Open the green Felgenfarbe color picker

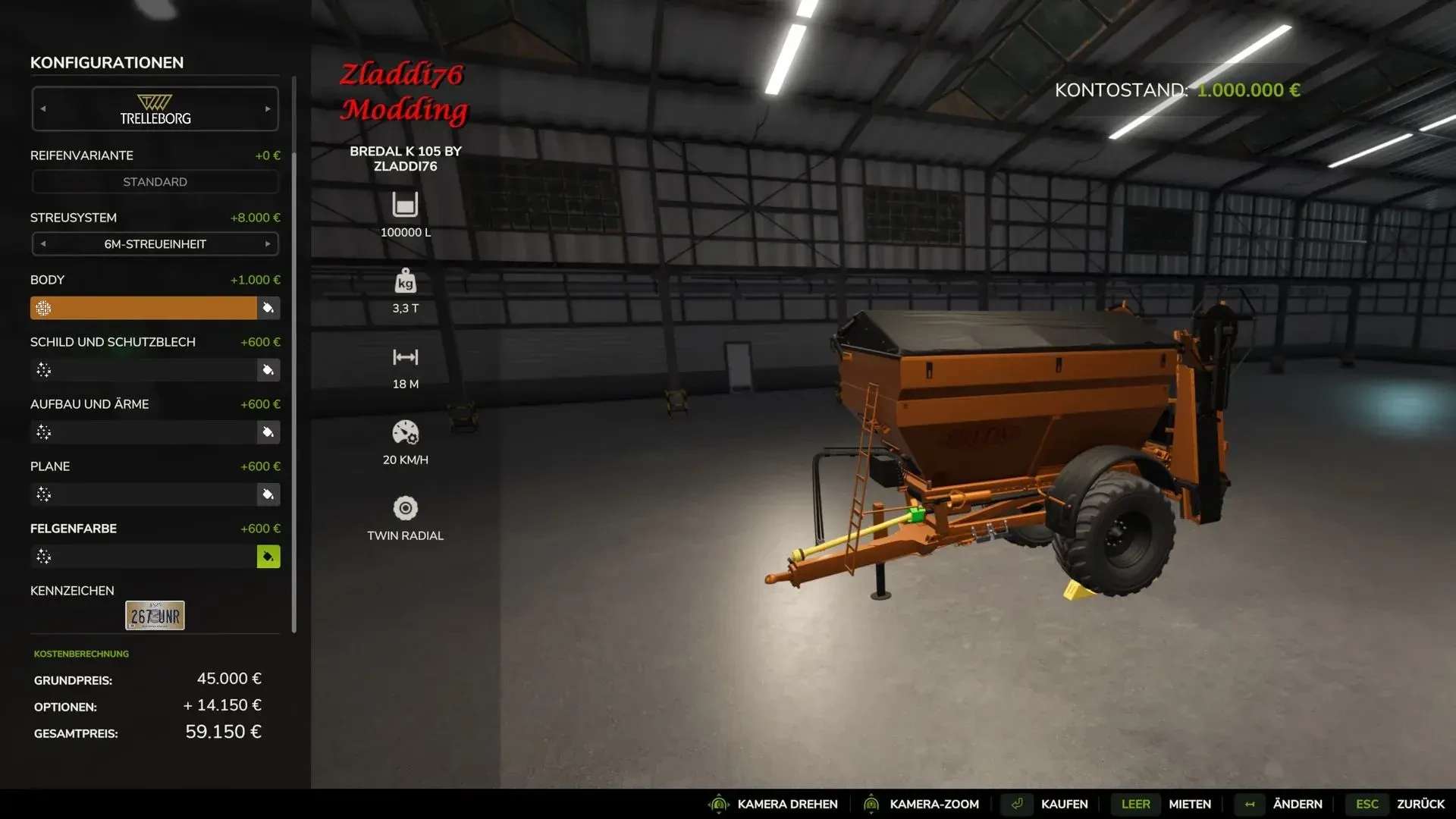(268, 557)
